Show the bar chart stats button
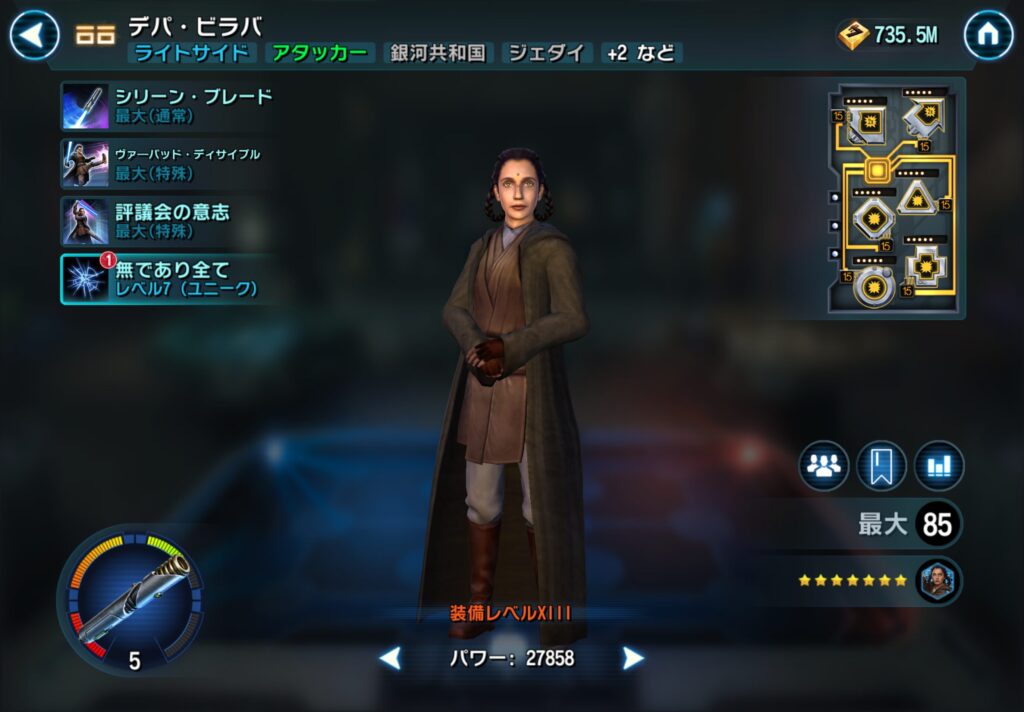Viewport: 1024px width, 712px height. pos(938,466)
